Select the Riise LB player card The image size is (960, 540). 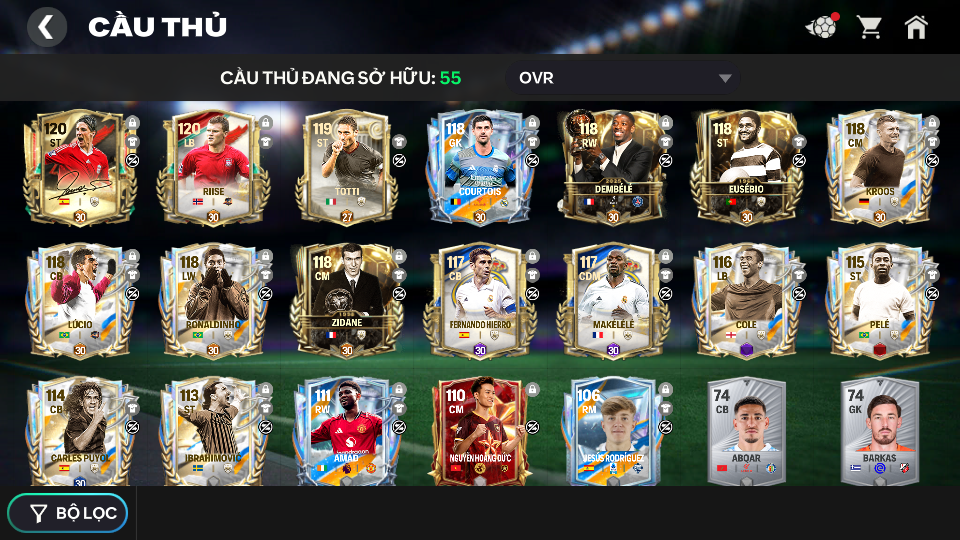pyautogui.click(x=212, y=166)
